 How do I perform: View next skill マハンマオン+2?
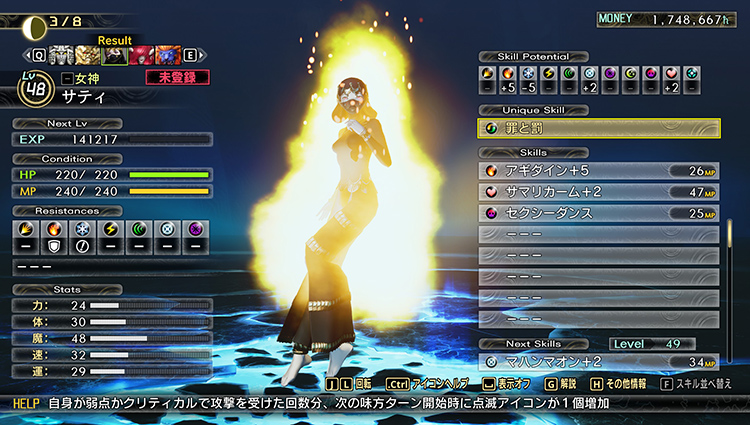(x=599, y=362)
